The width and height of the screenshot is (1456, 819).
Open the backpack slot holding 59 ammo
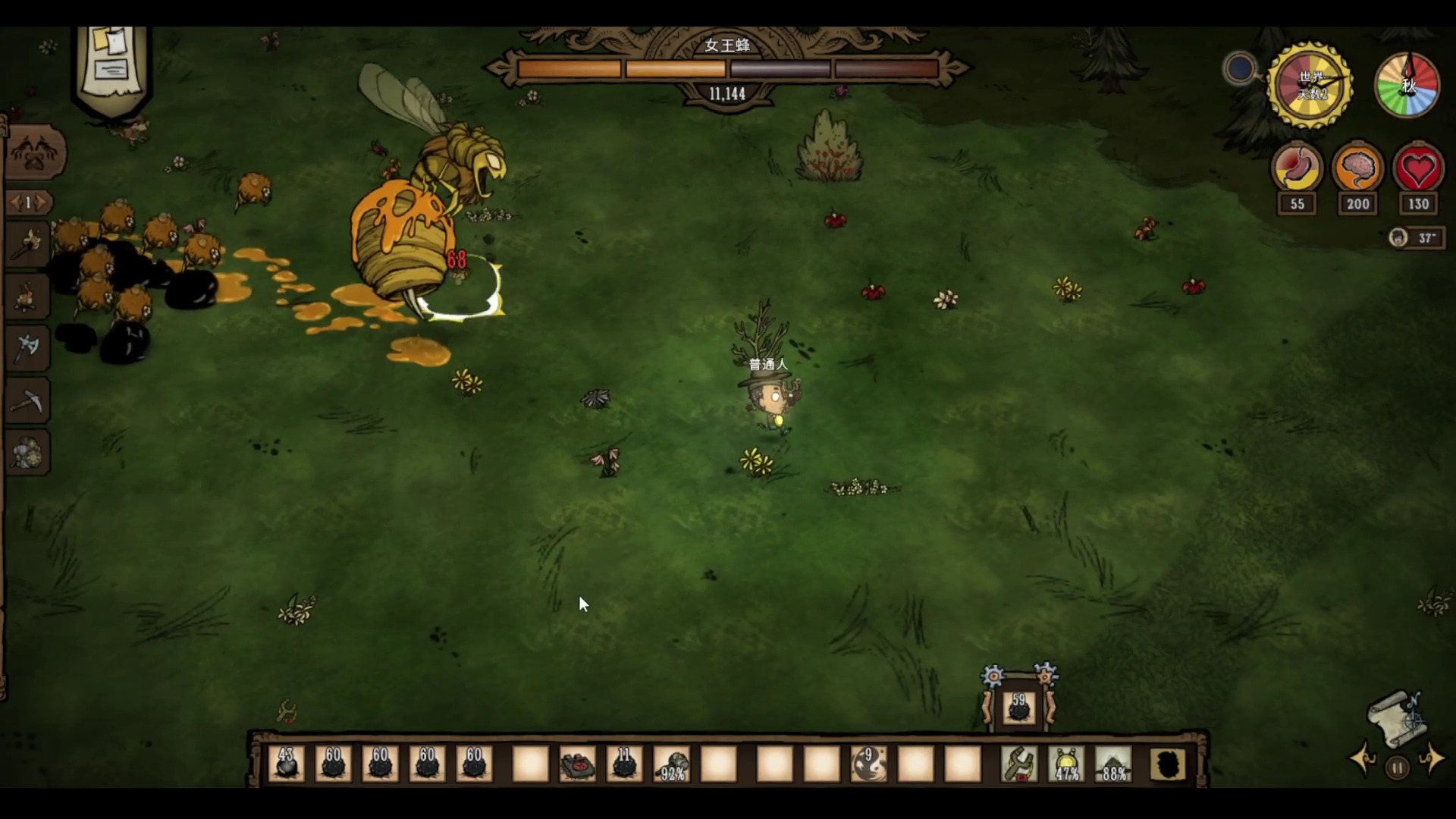pos(1018,708)
